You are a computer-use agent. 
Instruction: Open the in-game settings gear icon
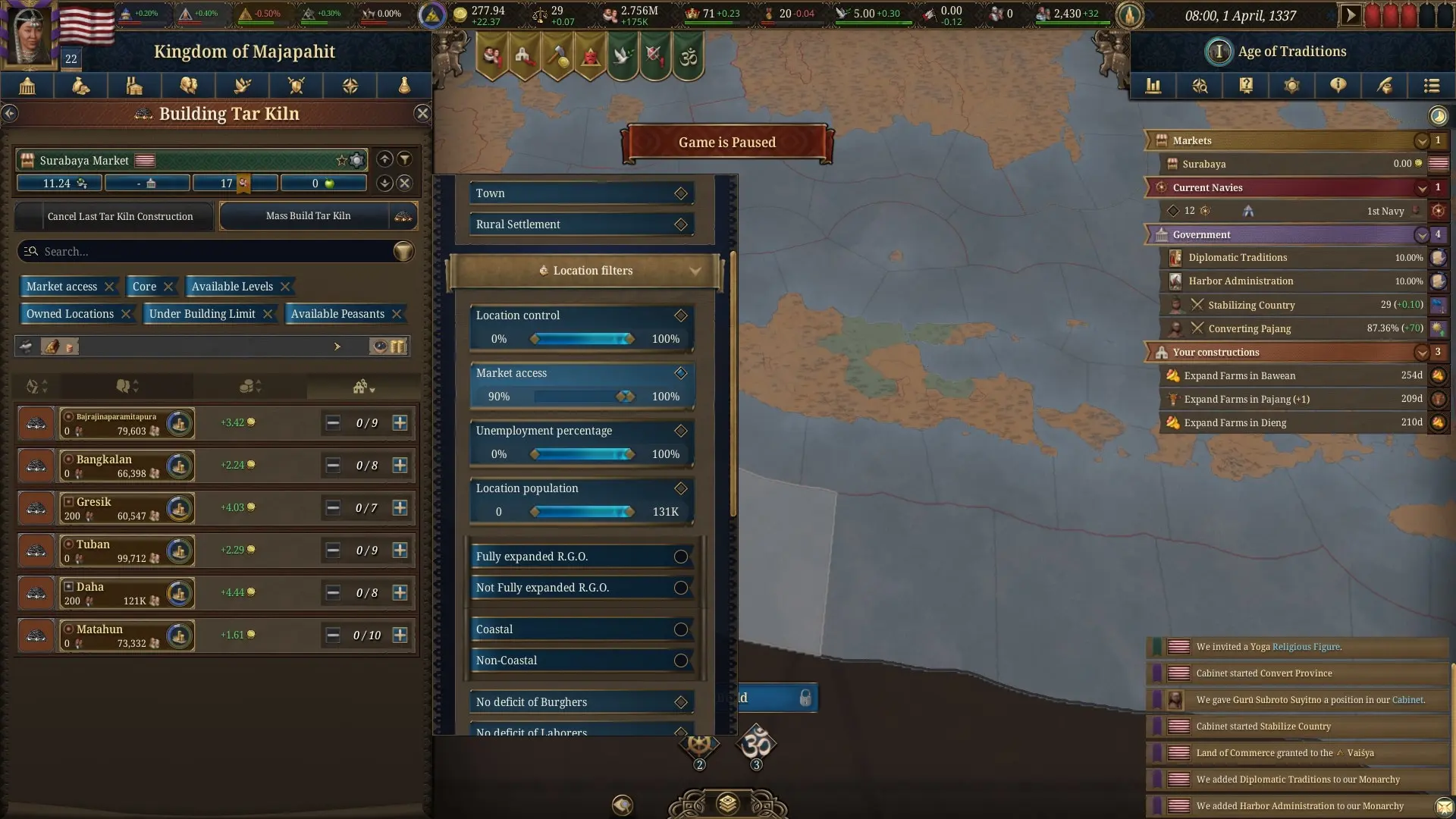(1293, 86)
